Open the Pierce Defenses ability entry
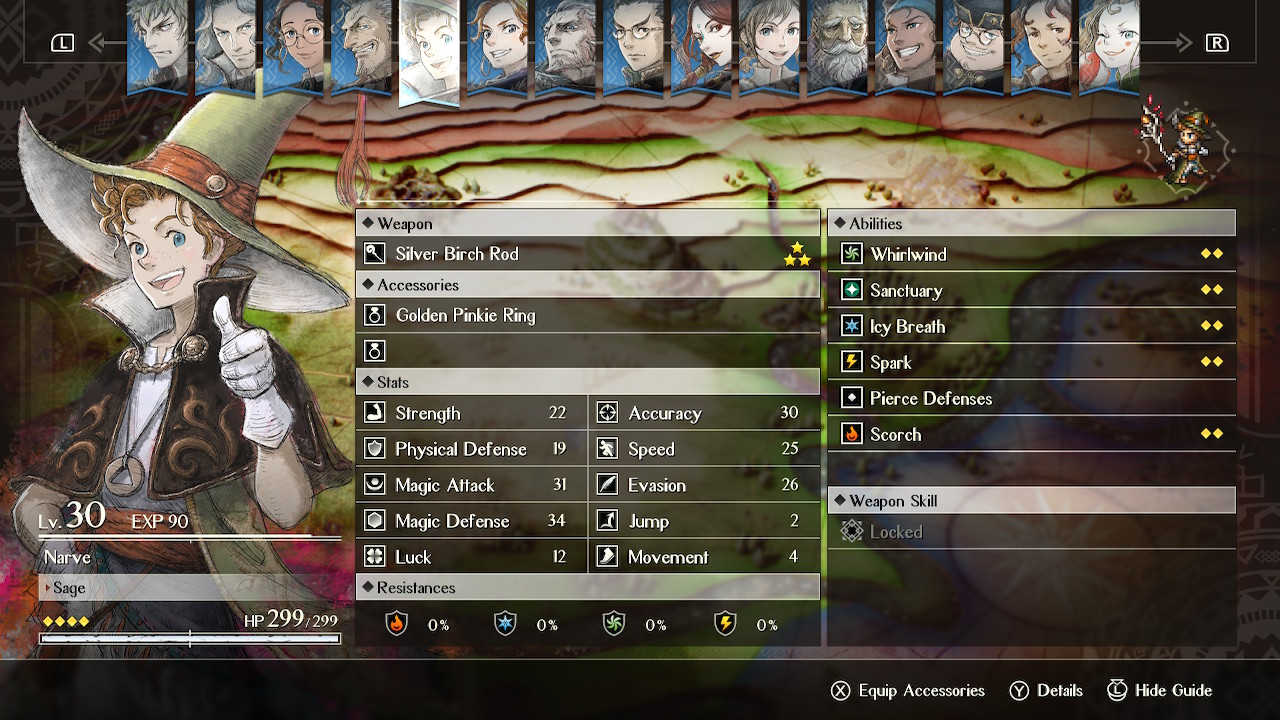Viewport: 1280px width, 720px height. point(1031,398)
